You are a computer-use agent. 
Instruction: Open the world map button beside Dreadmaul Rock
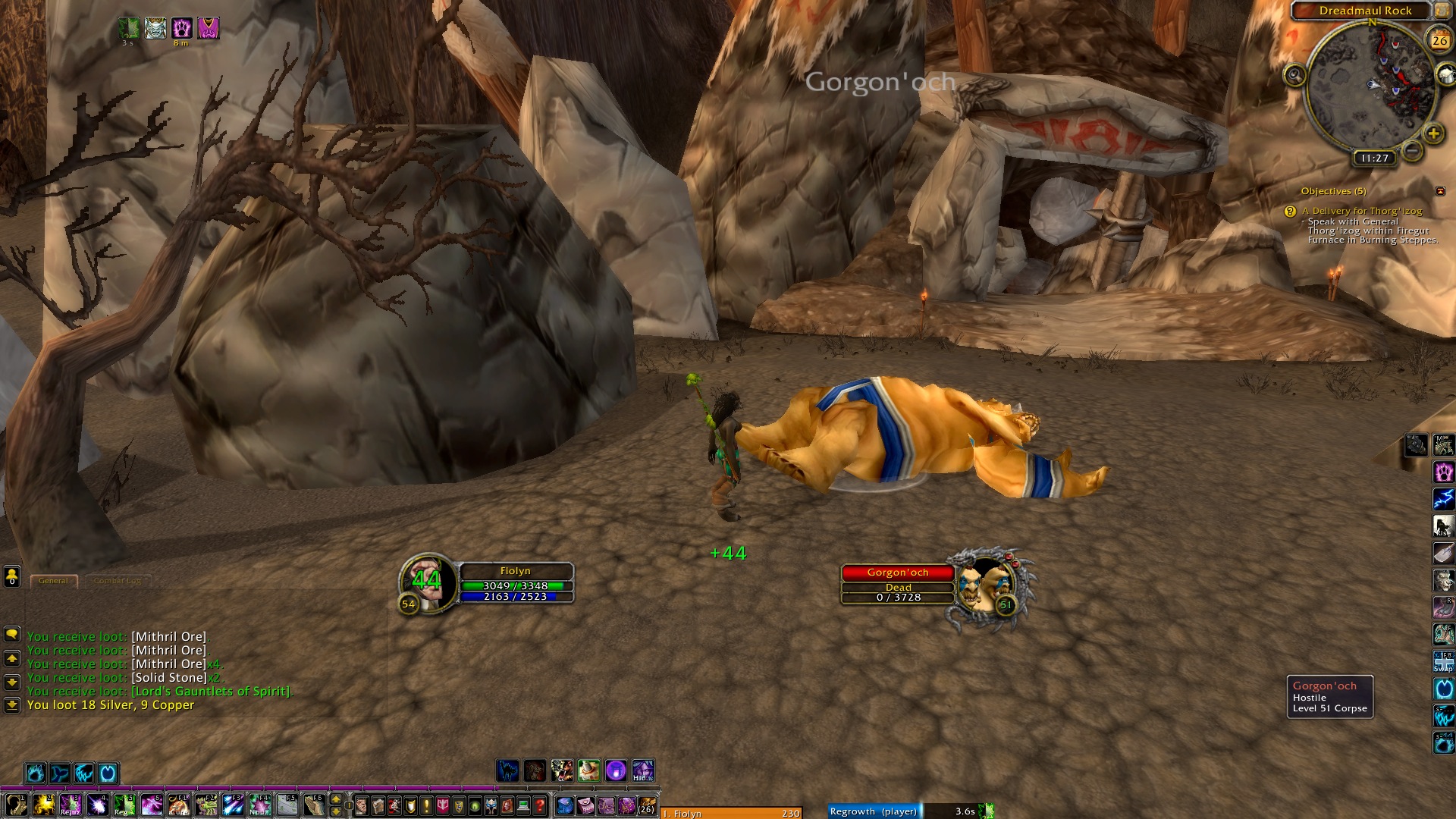1442,11
